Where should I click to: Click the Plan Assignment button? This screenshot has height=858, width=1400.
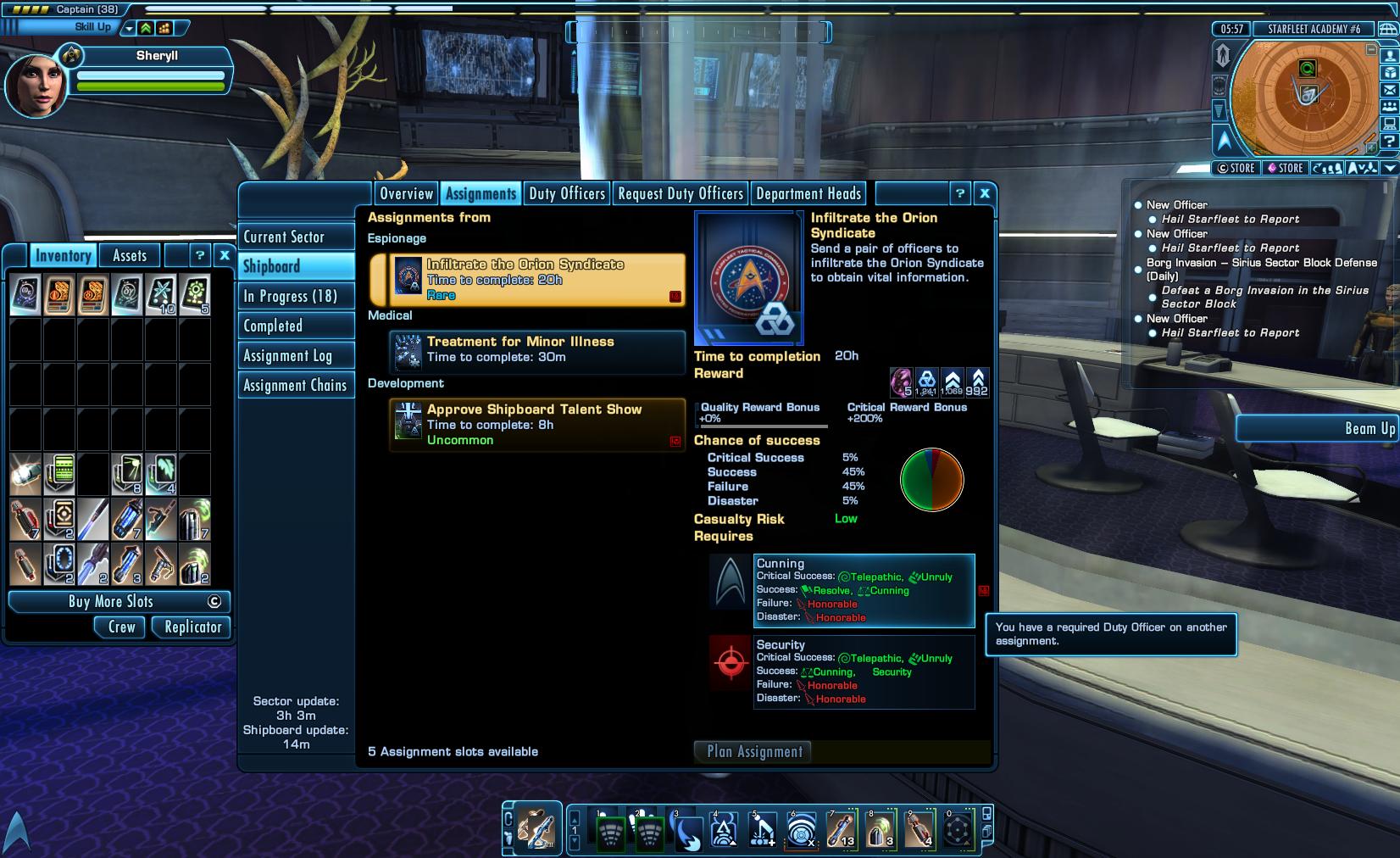point(754,751)
